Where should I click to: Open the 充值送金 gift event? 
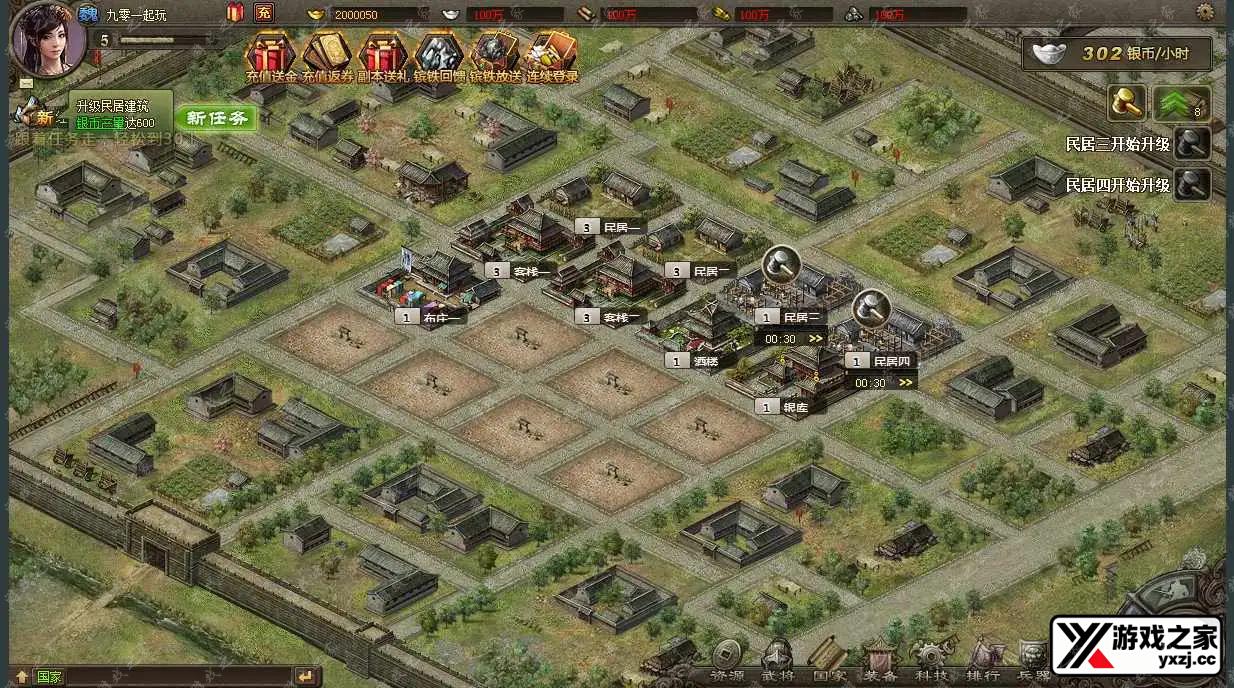tap(270, 55)
